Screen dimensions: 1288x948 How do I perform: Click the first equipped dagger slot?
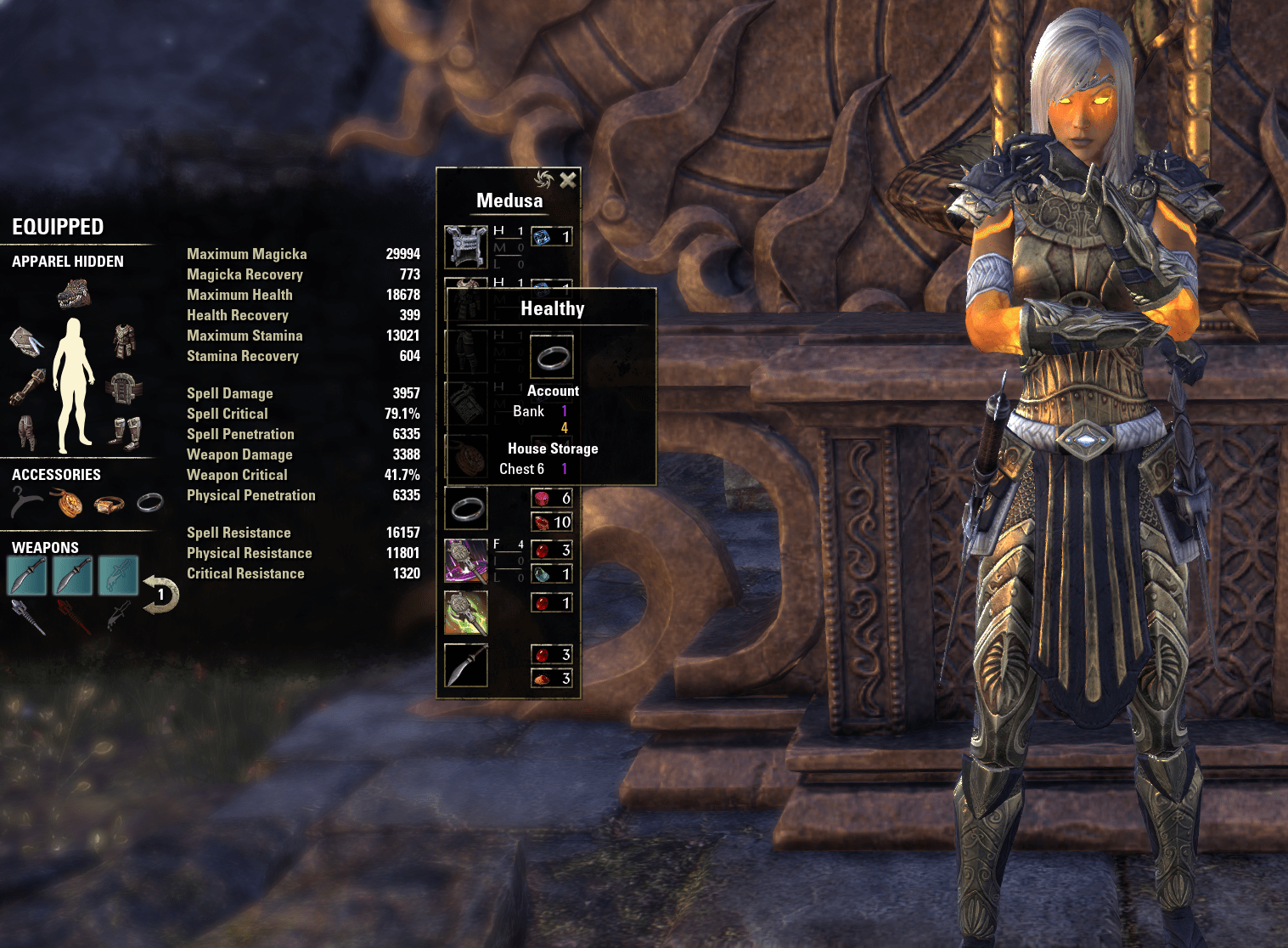click(27, 575)
